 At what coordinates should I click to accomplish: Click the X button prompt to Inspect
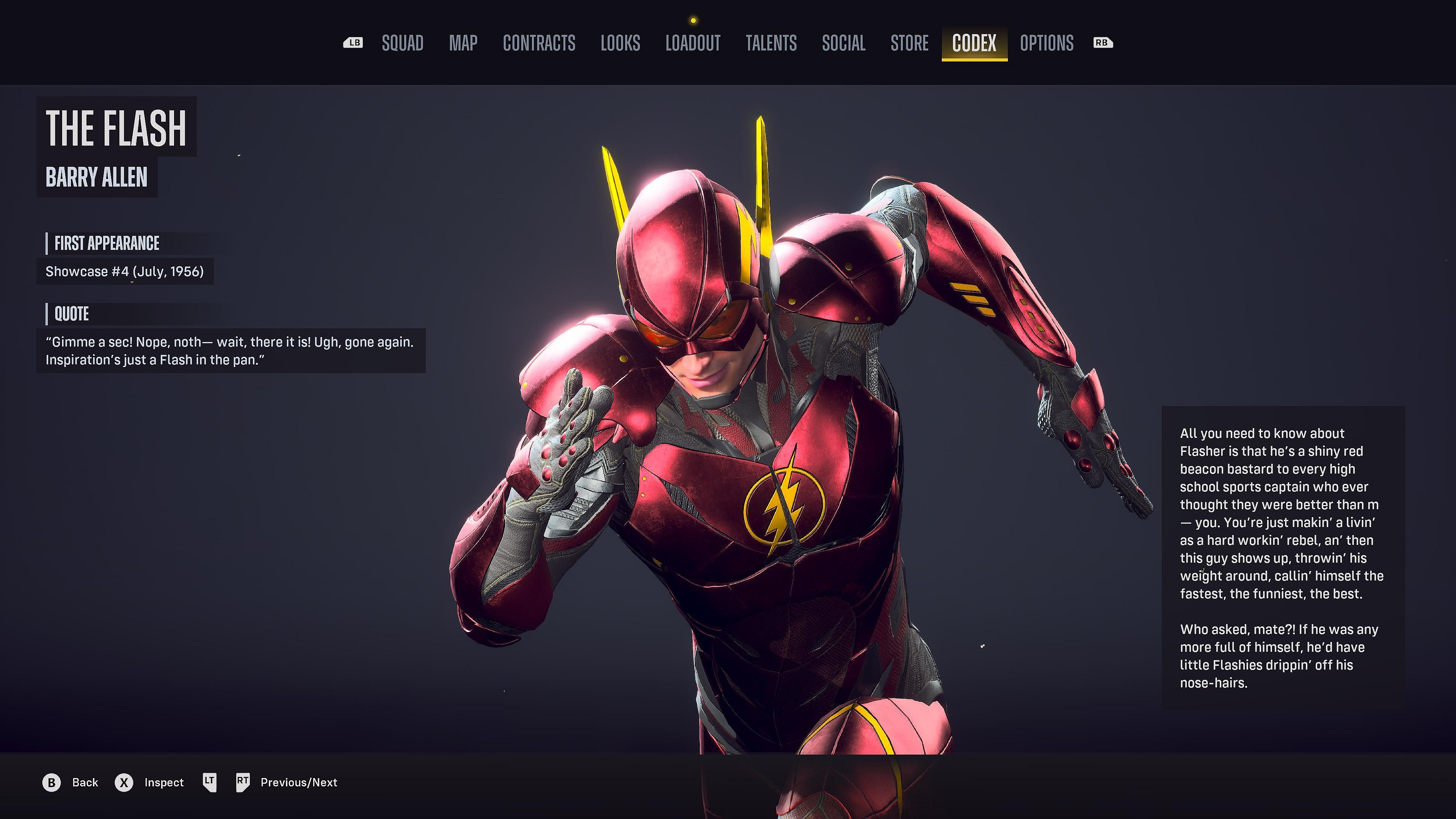tap(123, 782)
